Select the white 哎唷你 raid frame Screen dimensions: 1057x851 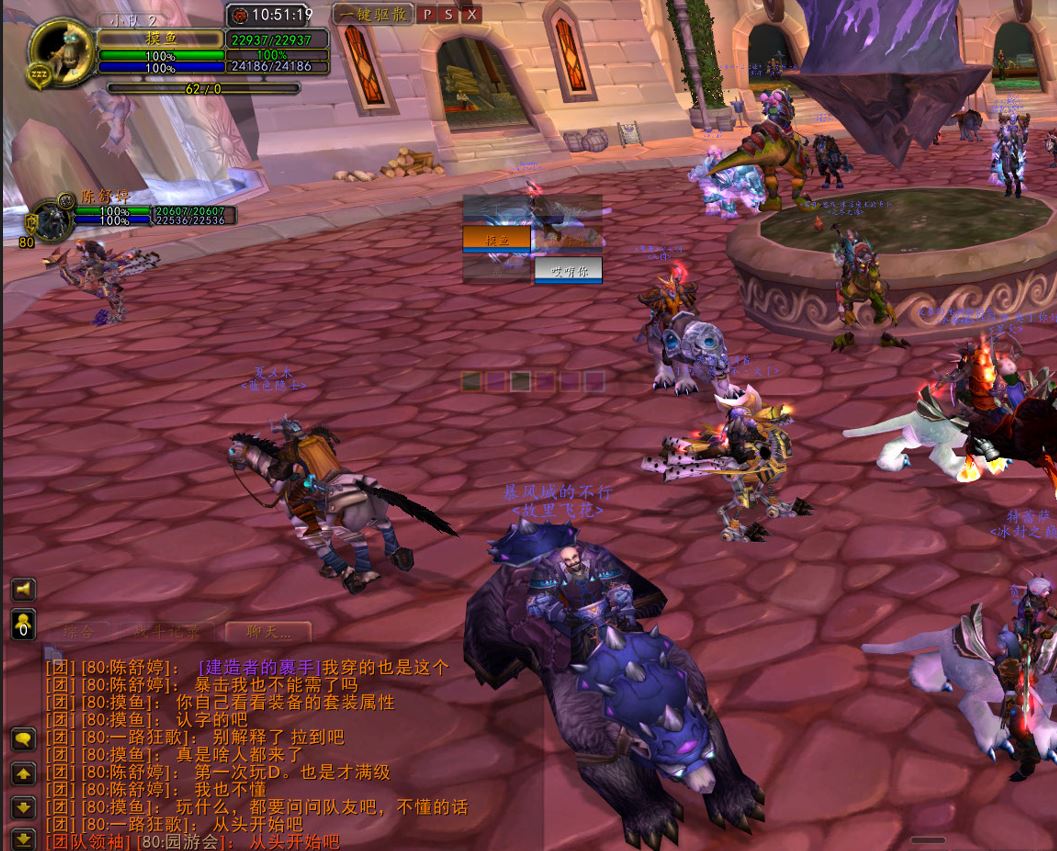pyautogui.click(x=568, y=270)
